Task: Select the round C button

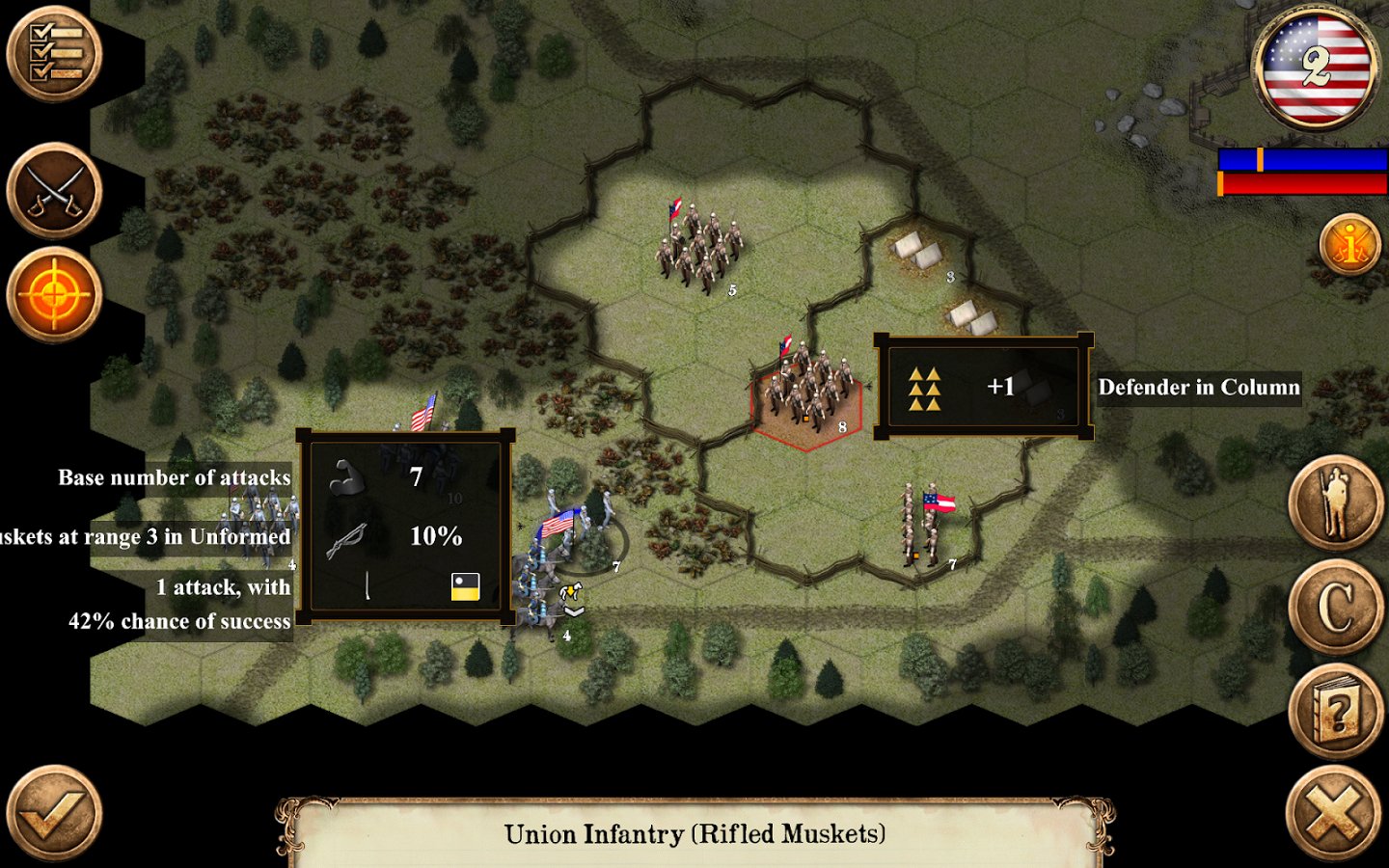Action: pos(1337,608)
